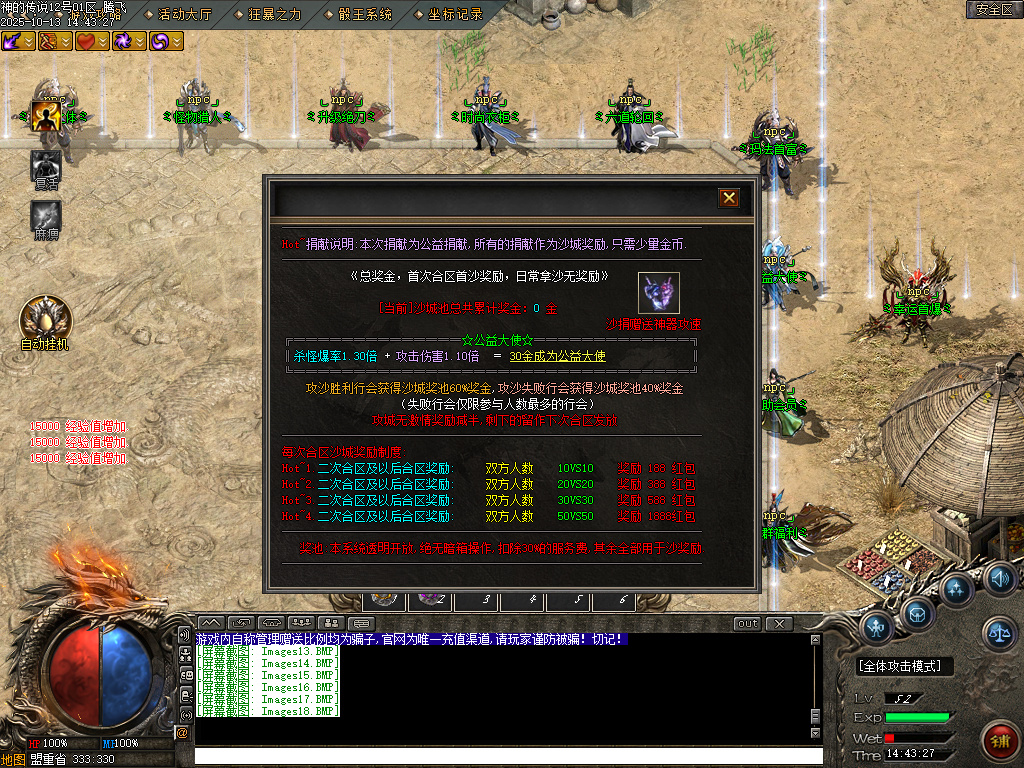Select the 麻痹 paralysis skill icon
The width and height of the screenshot is (1024, 768).
[x=46, y=216]
